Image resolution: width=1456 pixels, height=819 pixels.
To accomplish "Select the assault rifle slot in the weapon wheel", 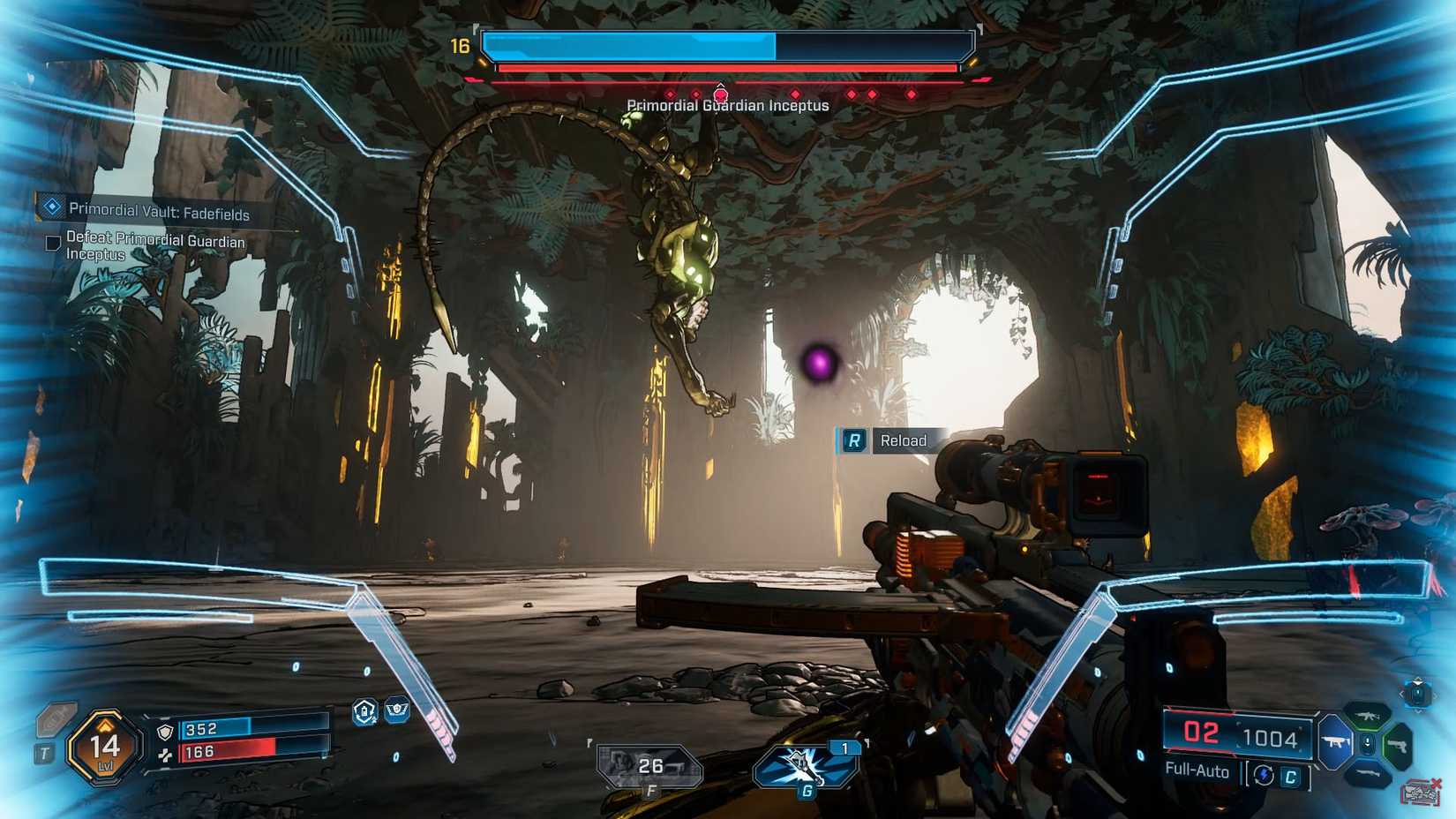I will click(1368, 716).
